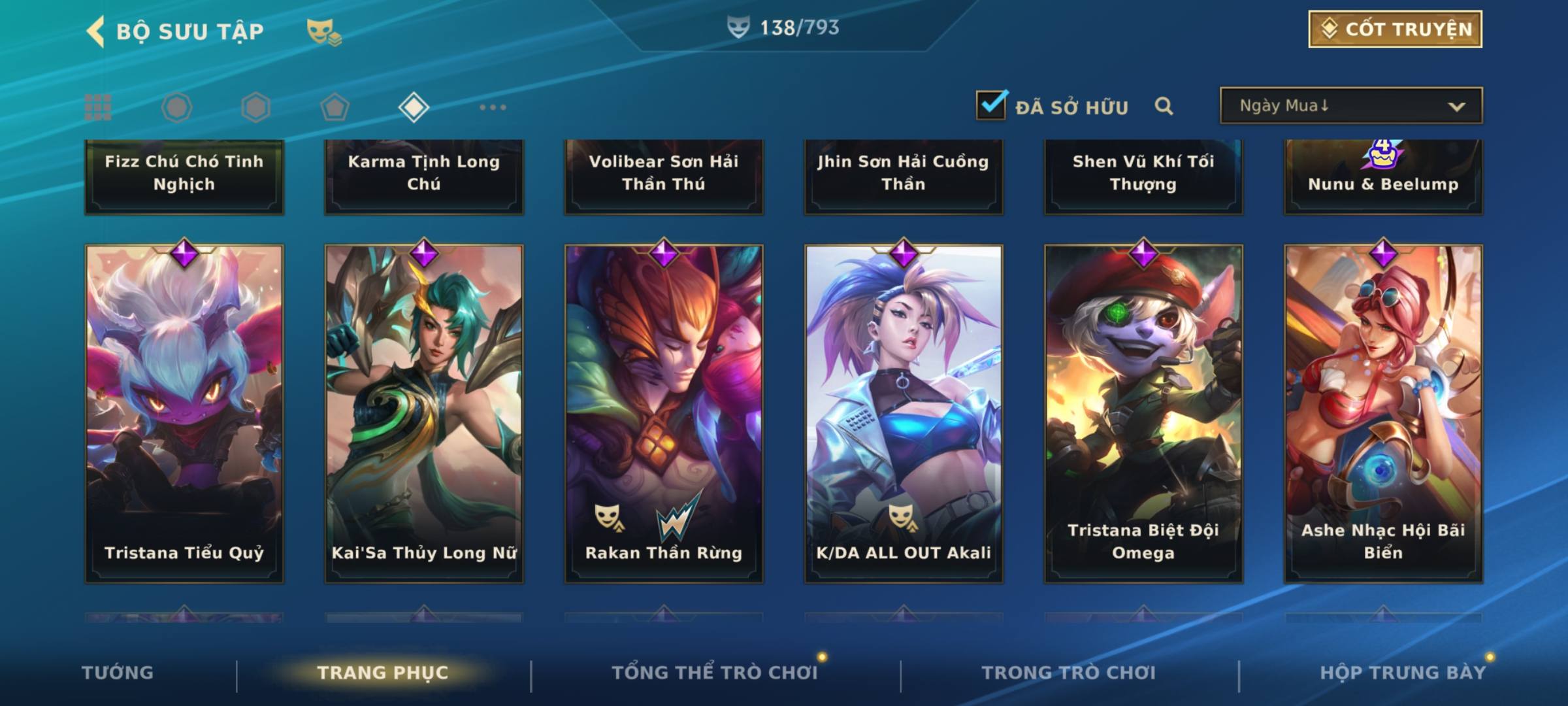Open Ashe Nhạc Hội Bãi Biển skin

(x=1383, y=413)
